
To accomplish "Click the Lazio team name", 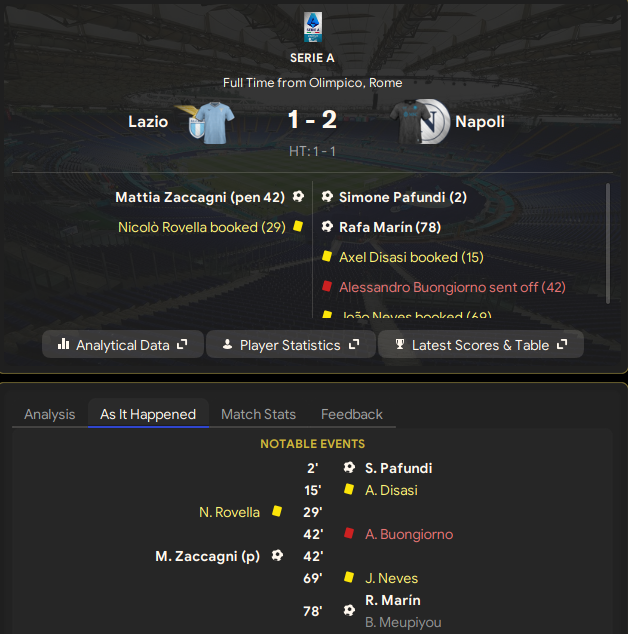I will 148,122.
